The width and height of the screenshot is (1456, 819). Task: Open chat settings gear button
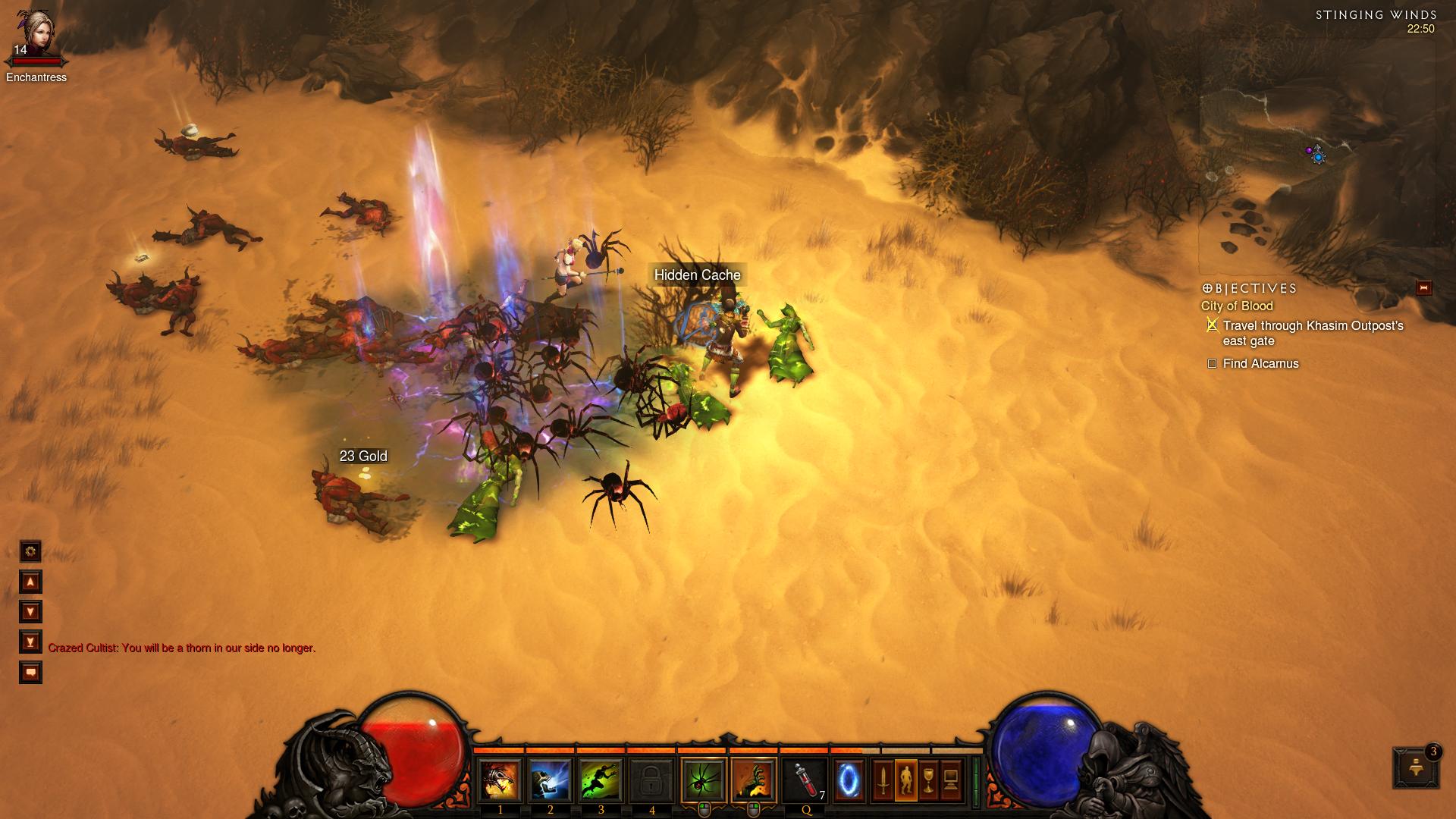(x=30, y=551)
